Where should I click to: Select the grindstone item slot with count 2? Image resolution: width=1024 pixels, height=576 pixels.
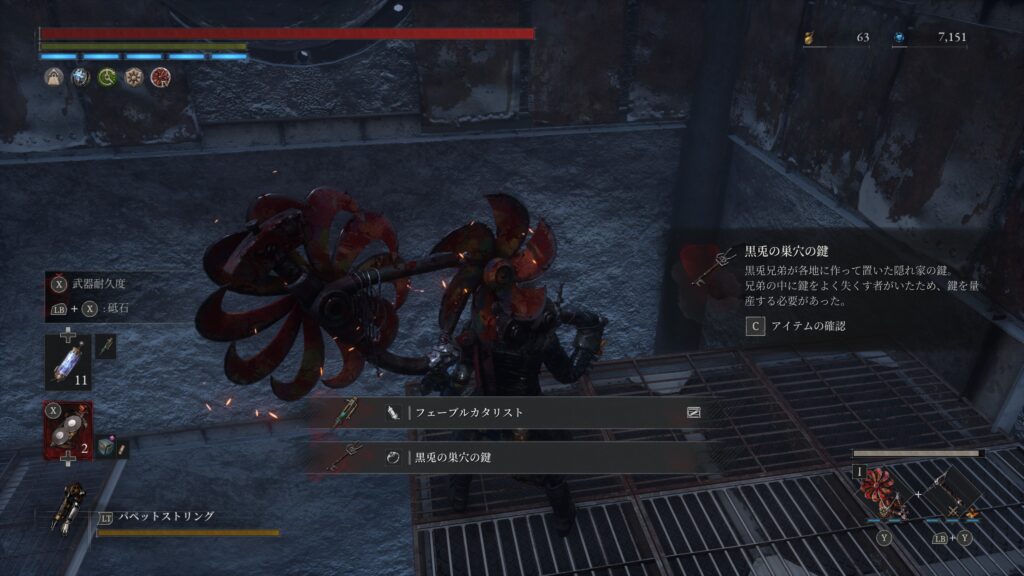(x=68, y=429)
